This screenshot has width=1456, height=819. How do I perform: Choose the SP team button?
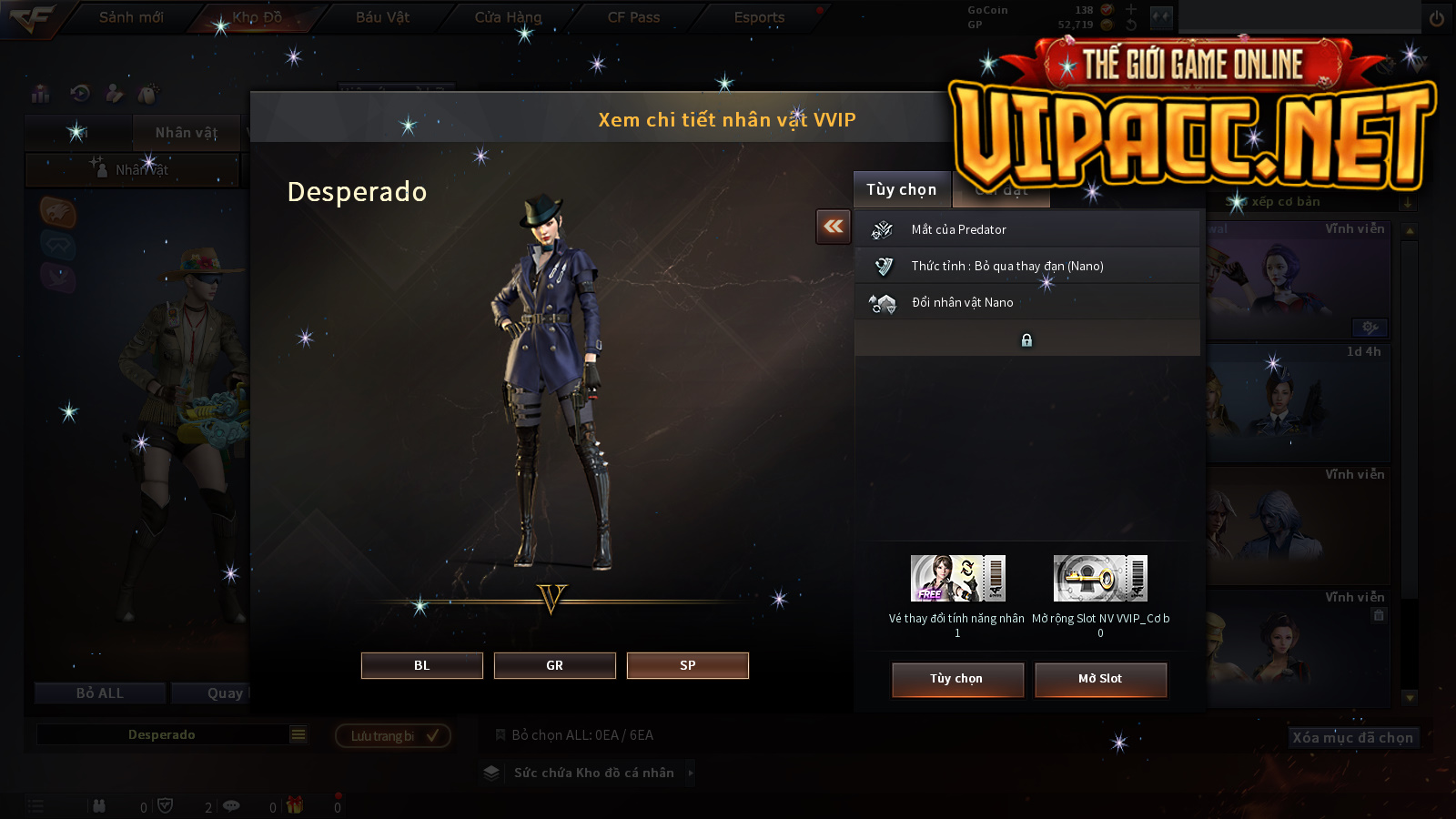coord(687,665)
